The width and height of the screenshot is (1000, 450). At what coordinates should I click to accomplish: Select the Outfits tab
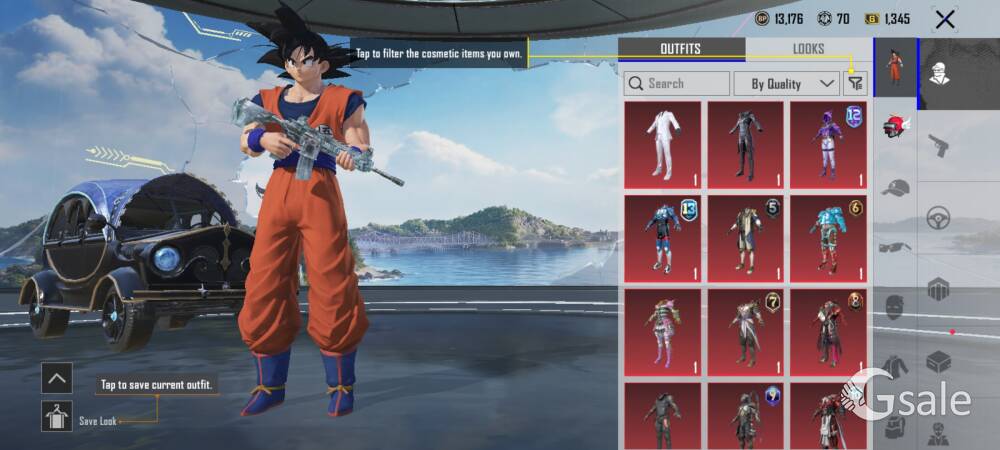pyautogui.click(x=680, y=49)
